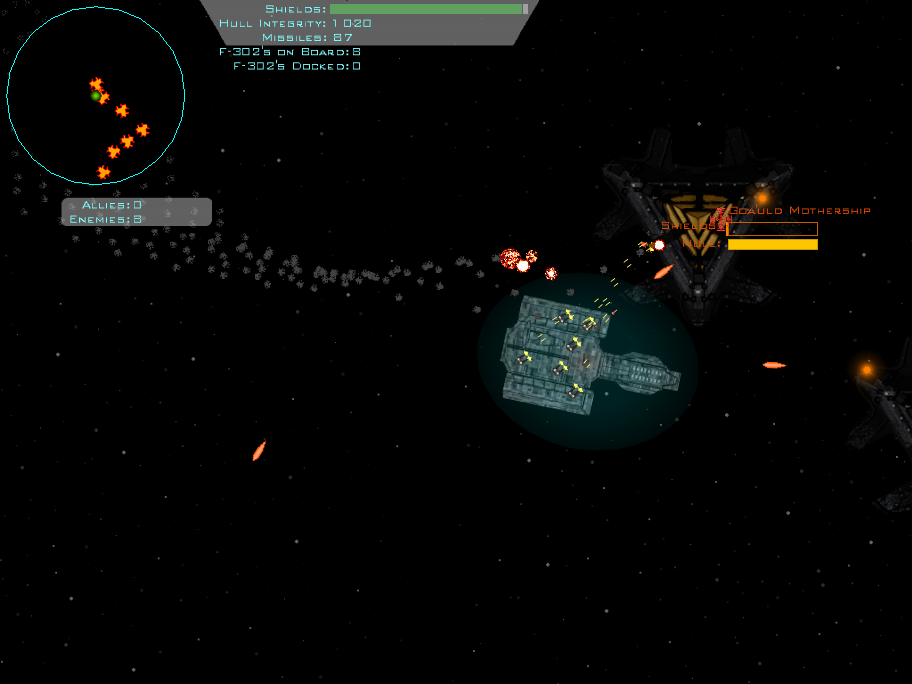Click the circular radar minimap
Viewport: 912px width, 684px height.
(x=95, y=96)
